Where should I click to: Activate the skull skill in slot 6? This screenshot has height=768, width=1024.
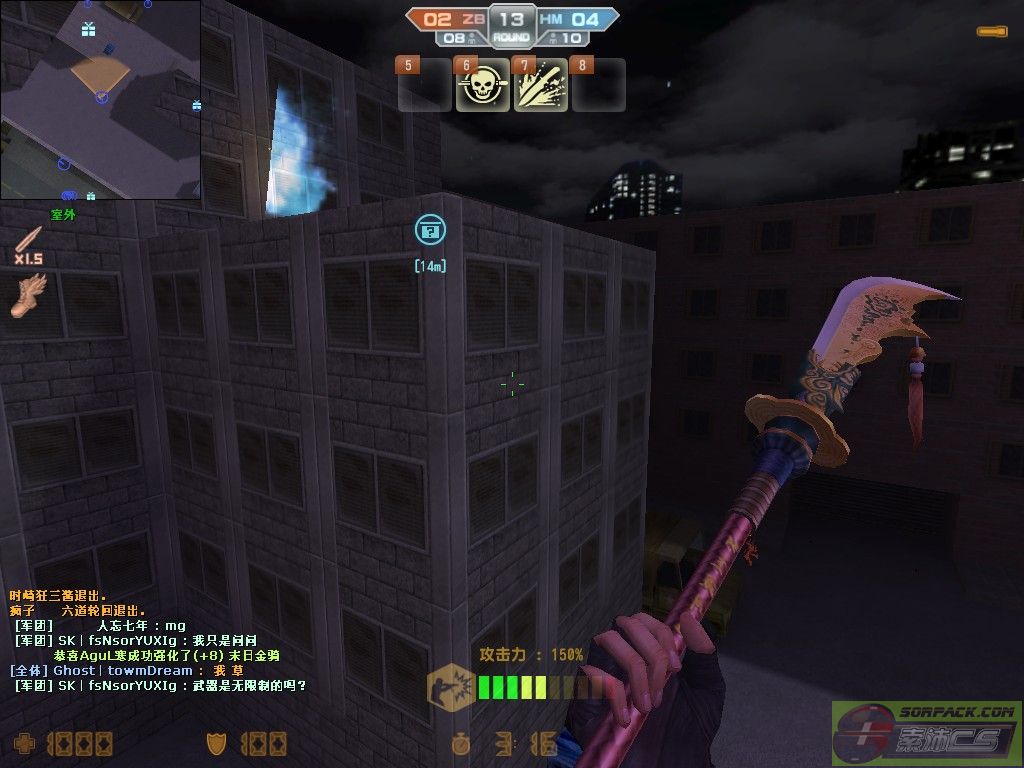tap(483, 87)
